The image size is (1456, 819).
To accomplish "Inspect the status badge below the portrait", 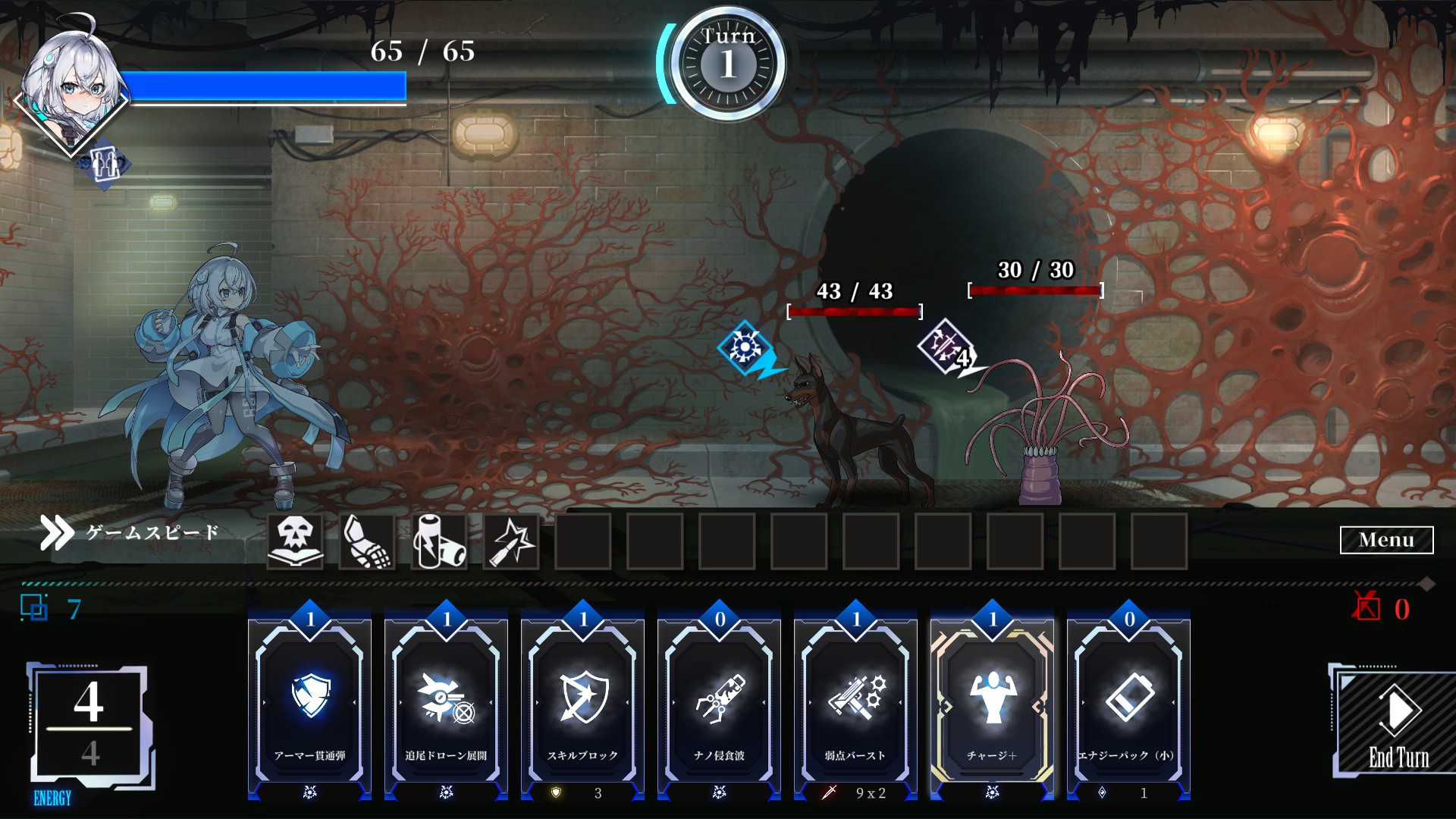I will pyautogui.click(x=105, y=164).
